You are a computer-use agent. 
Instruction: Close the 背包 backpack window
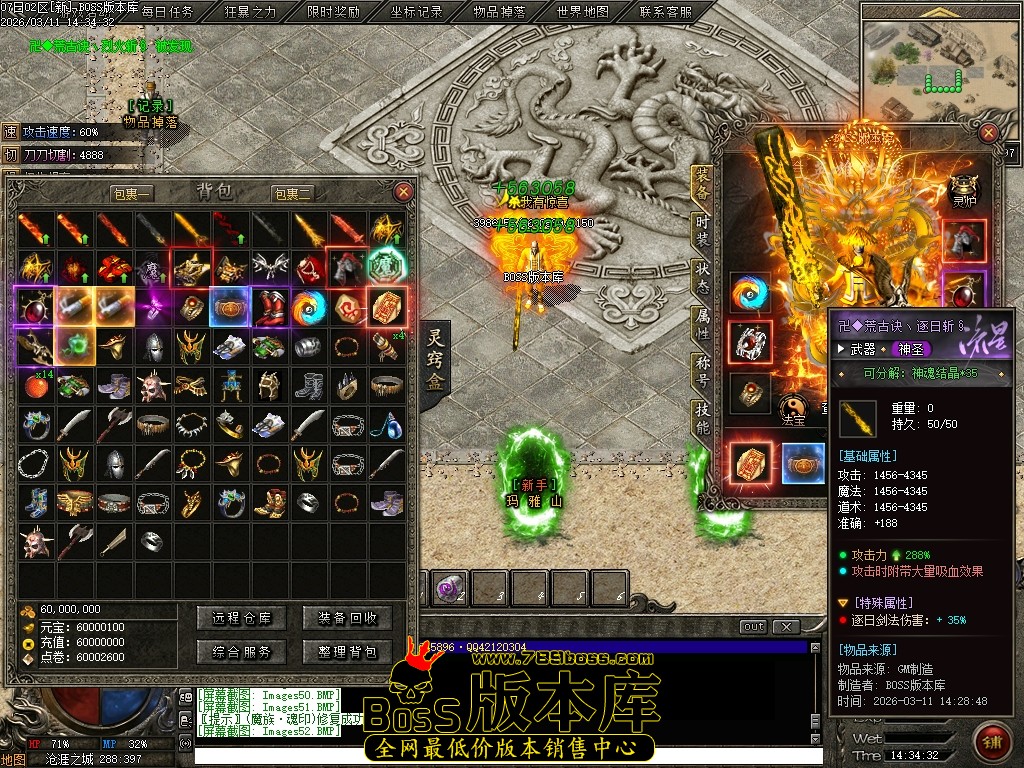pyautogui.click(x=403, y=191)
